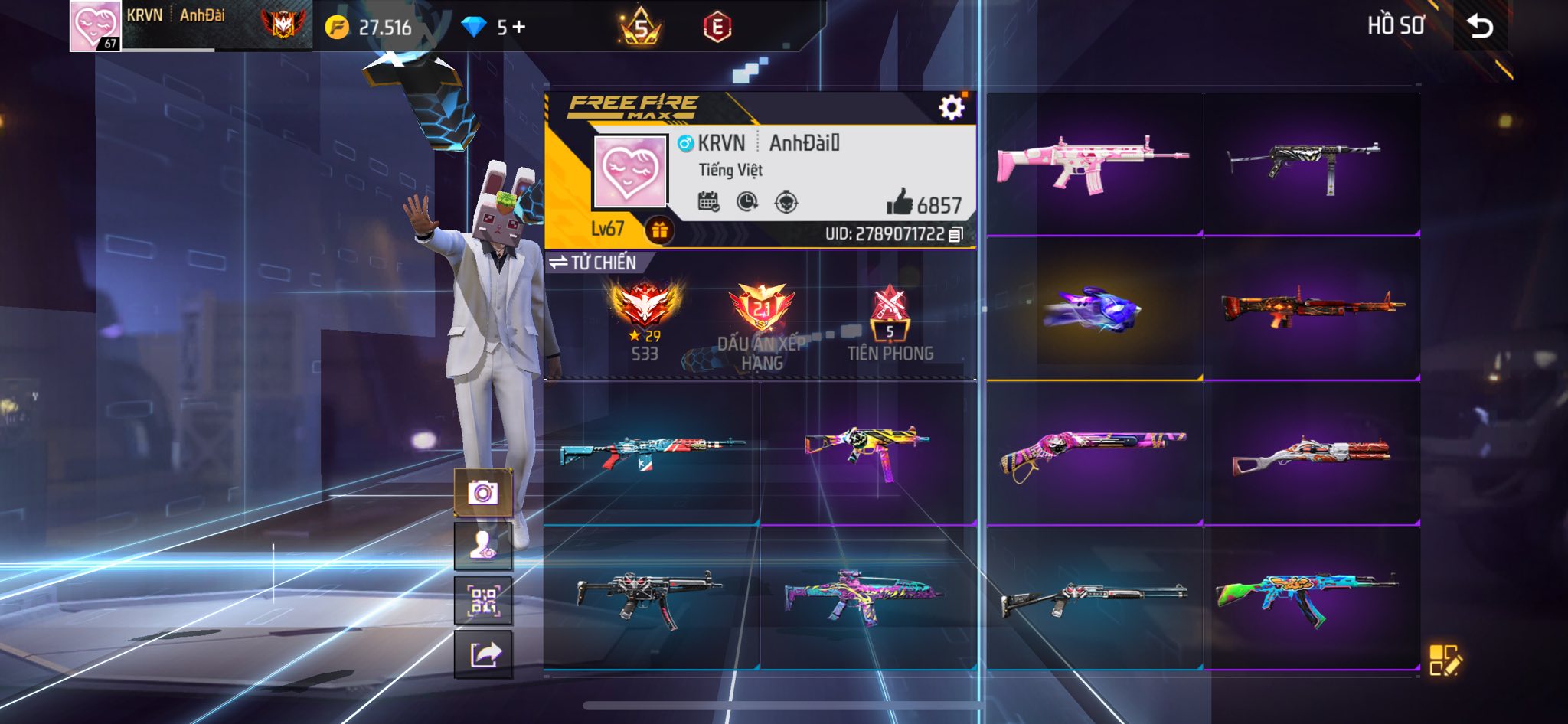The width and height of the screenshot is (1568, 724).
Task: Copy the player UID
Action: coord(955,234)
